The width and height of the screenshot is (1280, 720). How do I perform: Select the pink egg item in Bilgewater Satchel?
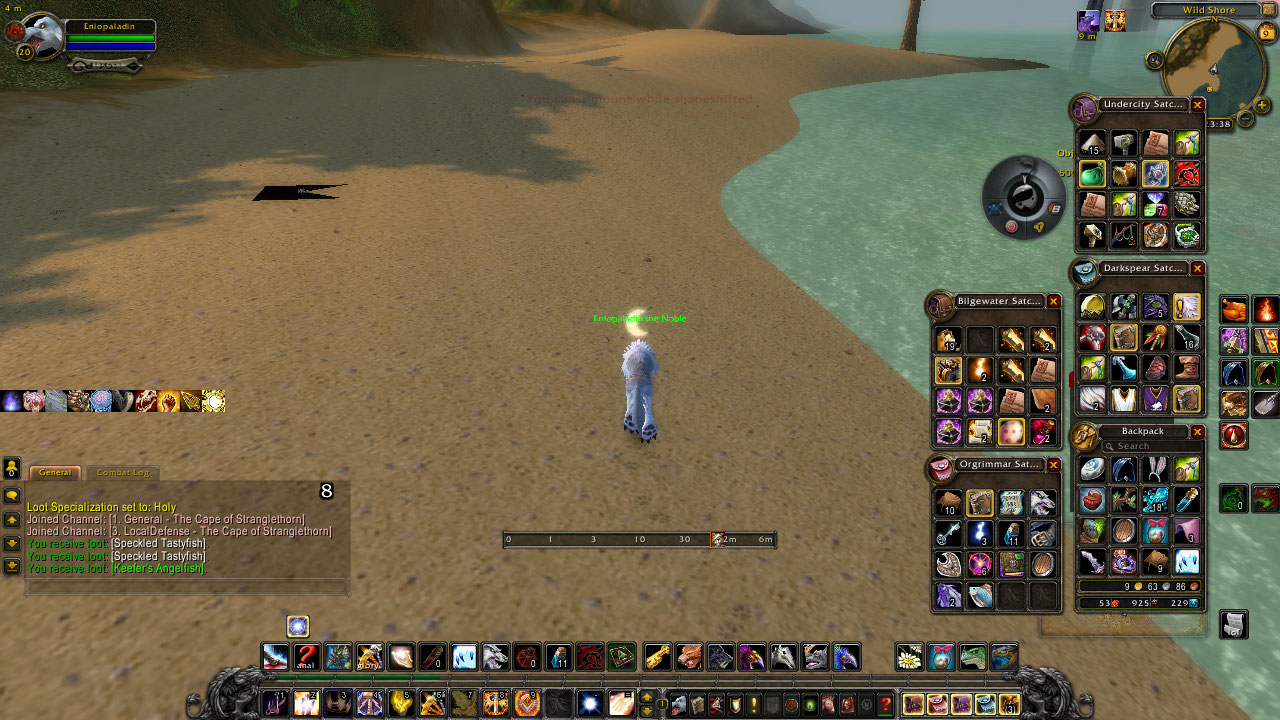(1011, 432)
